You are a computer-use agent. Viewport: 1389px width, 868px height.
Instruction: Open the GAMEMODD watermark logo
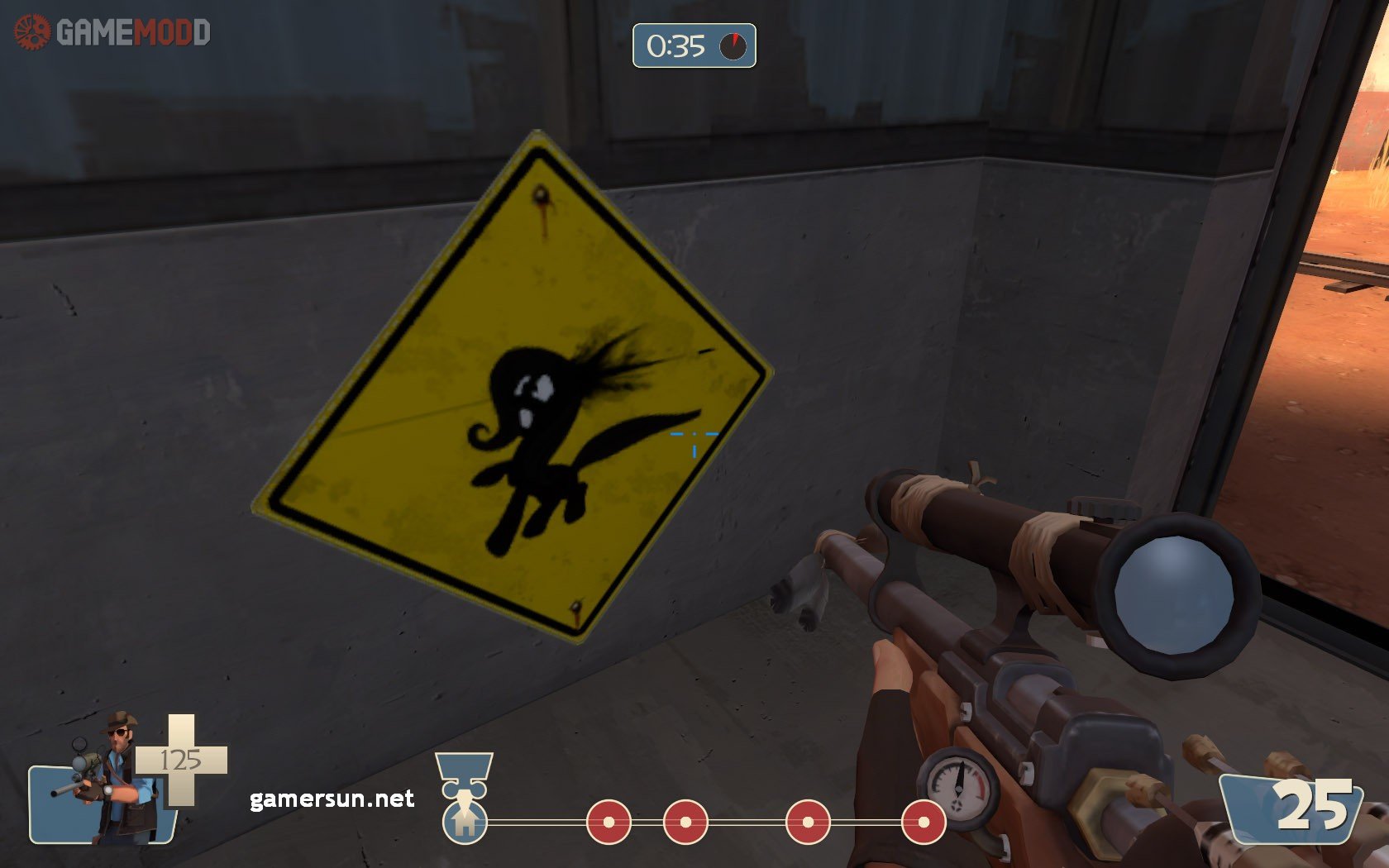(112, 33)
